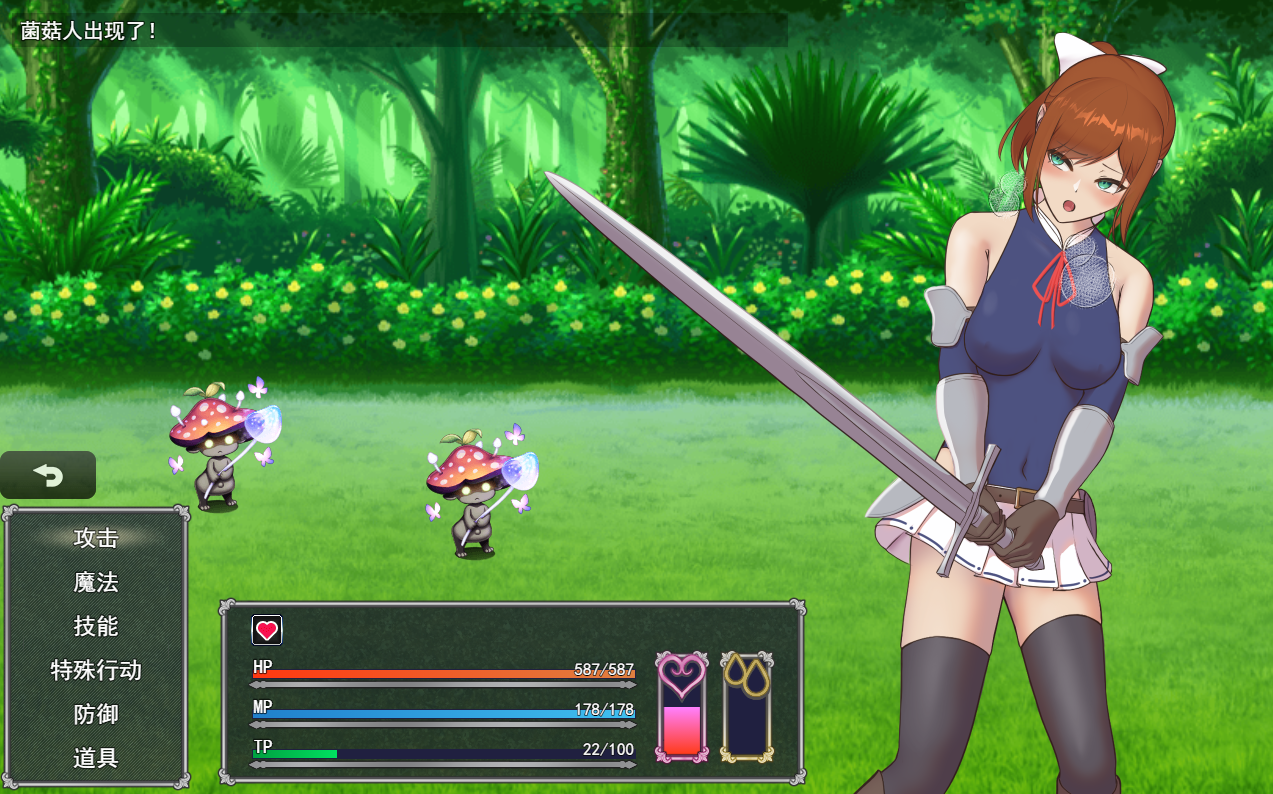Screen dimensions: 1273x794
Task: Open the 魔法 (Magic) command
Action: [96, 582]
